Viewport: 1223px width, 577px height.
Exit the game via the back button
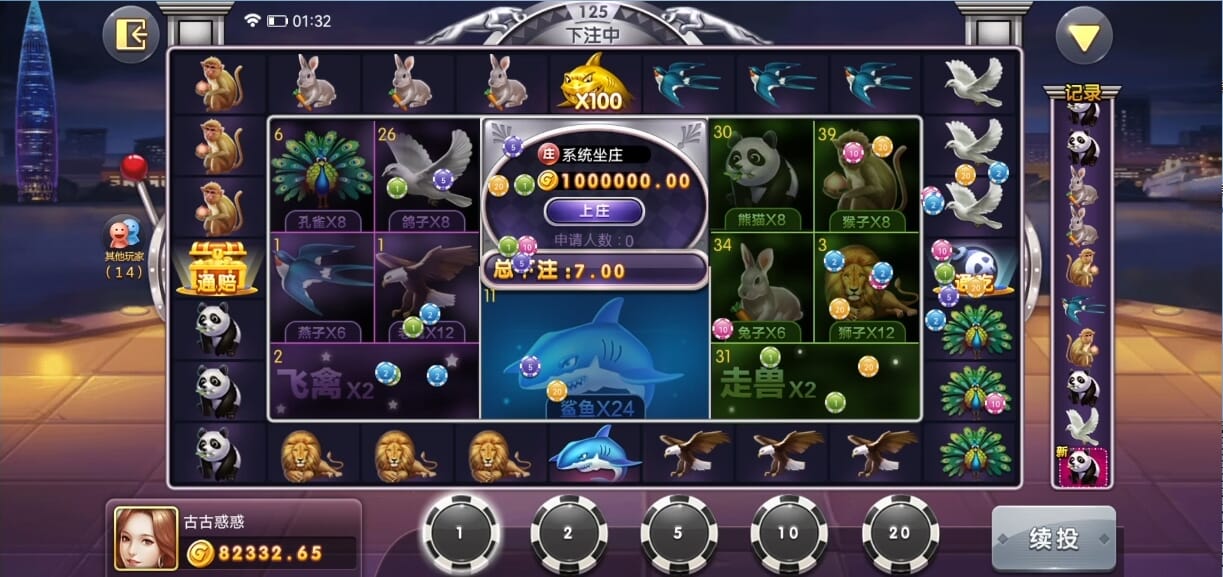131,35
